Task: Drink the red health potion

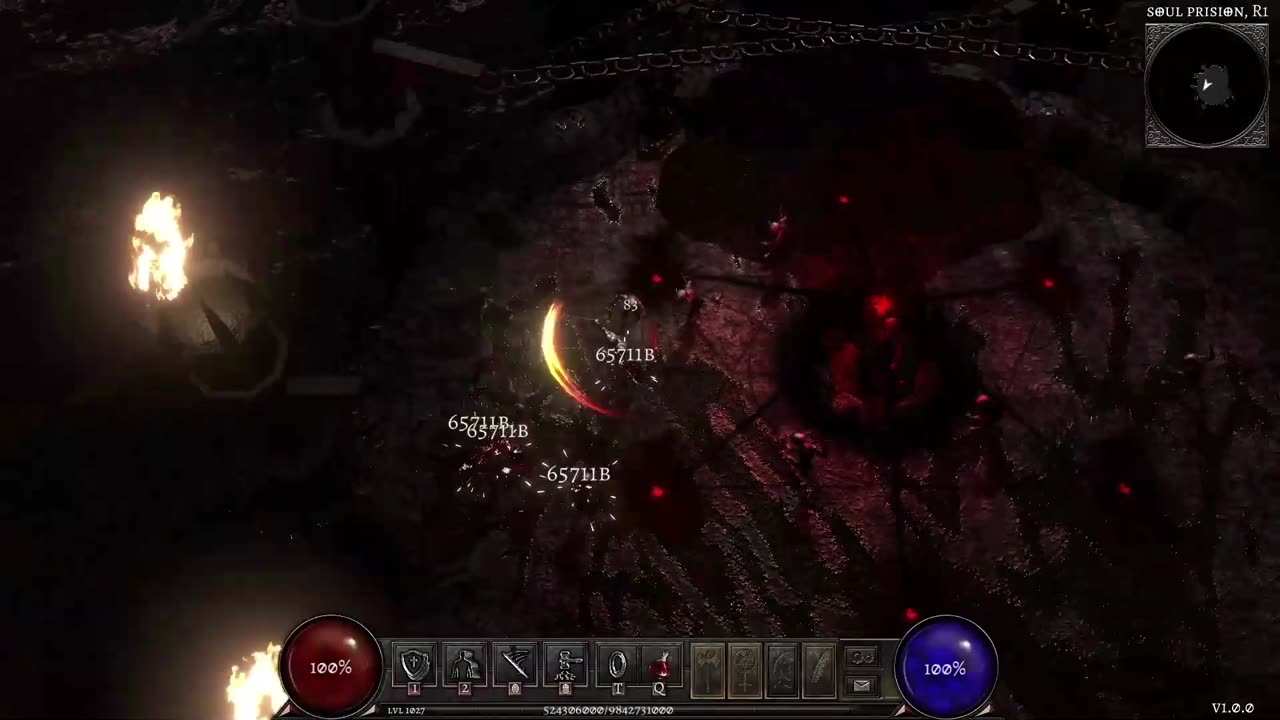Action: click(x=660, y=665)
